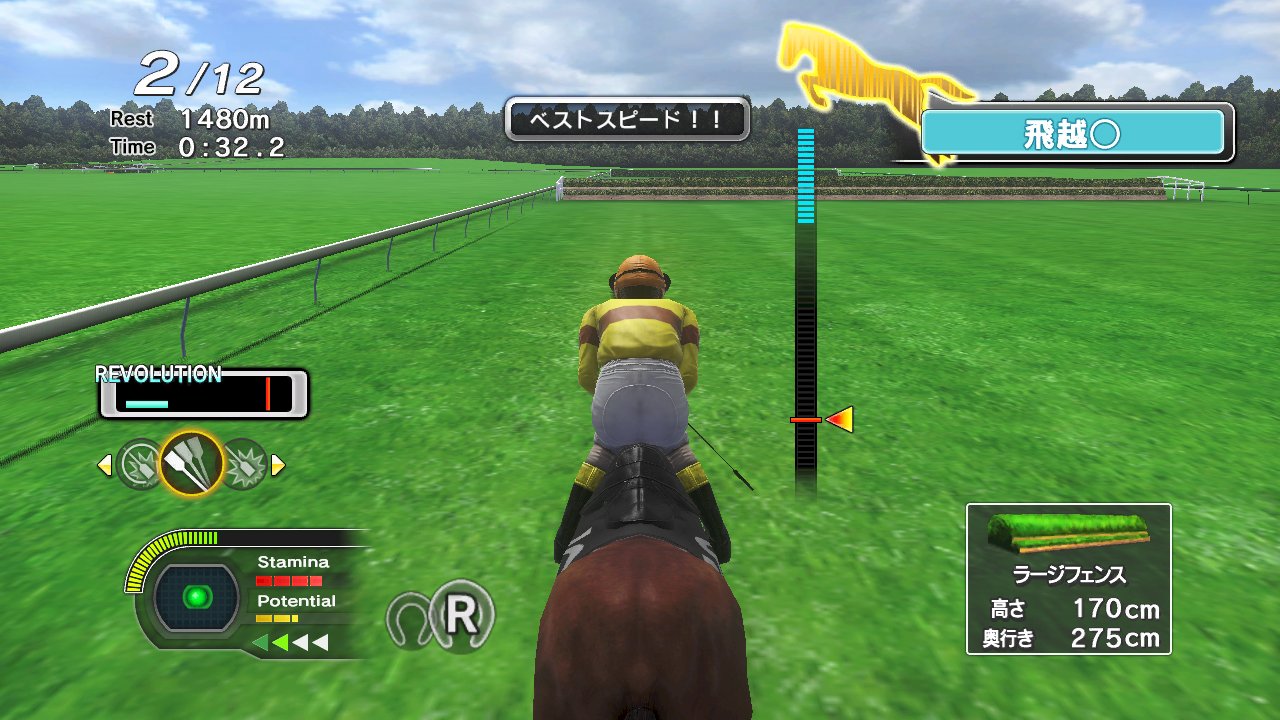This screenshot has width=1280, height=720.
Task: Toggle the green condition light
Action: pos(196,594)
